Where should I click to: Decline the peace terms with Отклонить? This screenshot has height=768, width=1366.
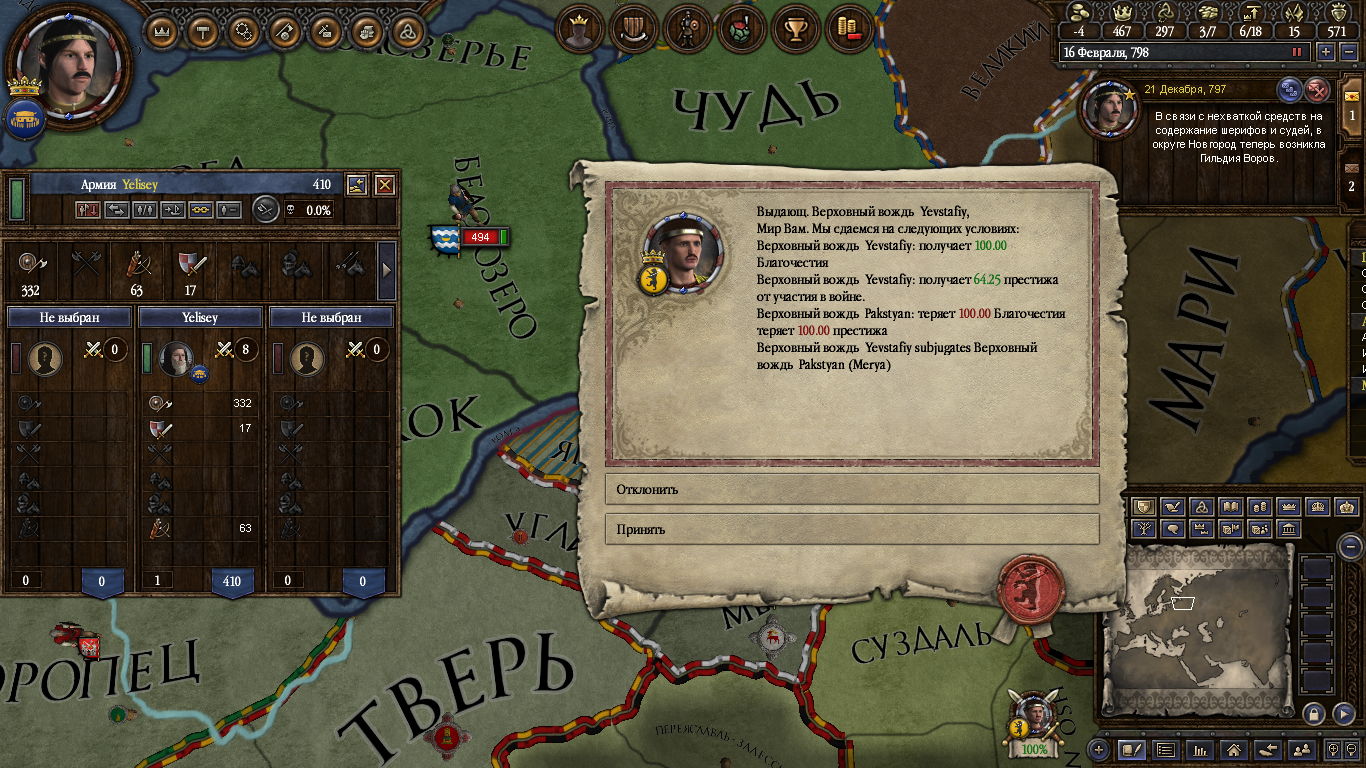pos(851,489)
